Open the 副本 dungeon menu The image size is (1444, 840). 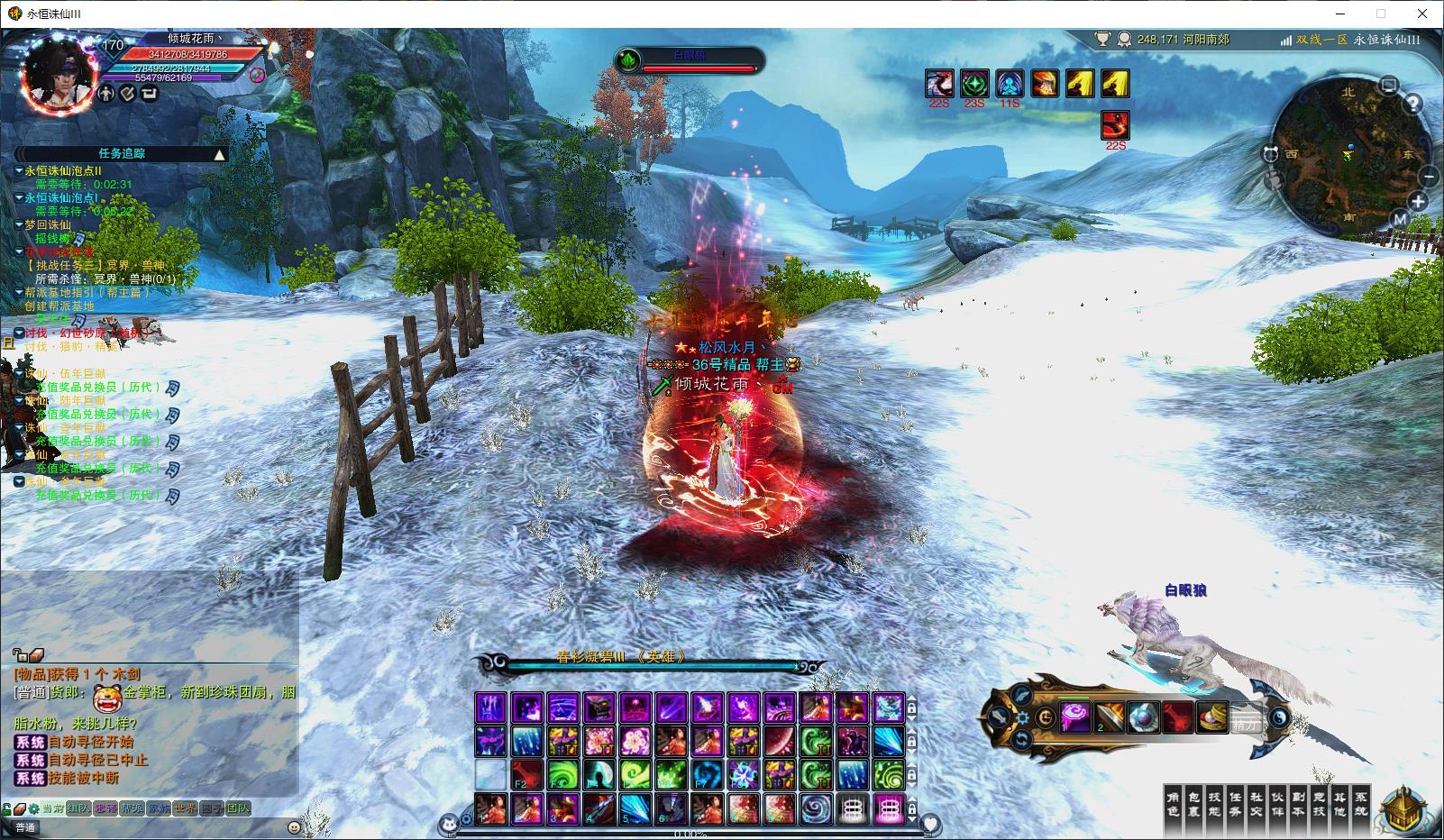coord(1298,804)
